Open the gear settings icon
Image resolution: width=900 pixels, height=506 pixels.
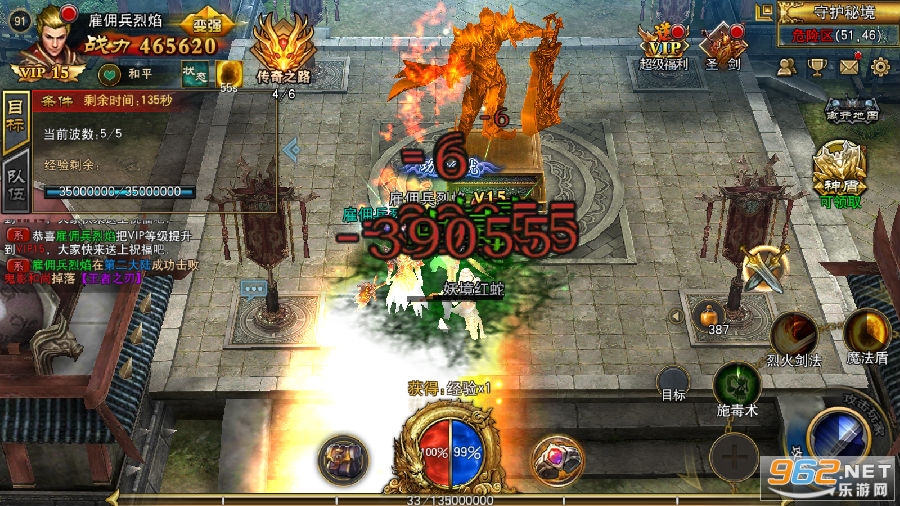click(880, 67)
